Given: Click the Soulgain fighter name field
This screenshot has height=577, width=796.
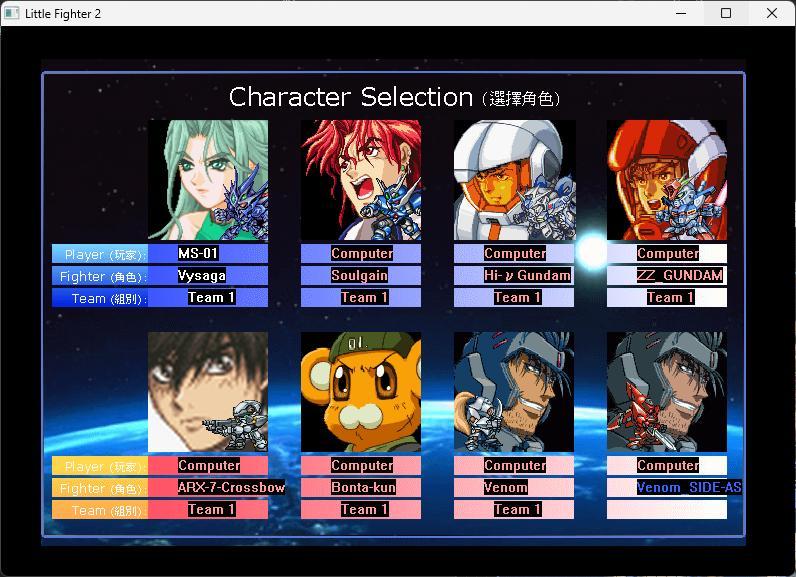Looking at the screenshot, I should (x=360, y=276).
